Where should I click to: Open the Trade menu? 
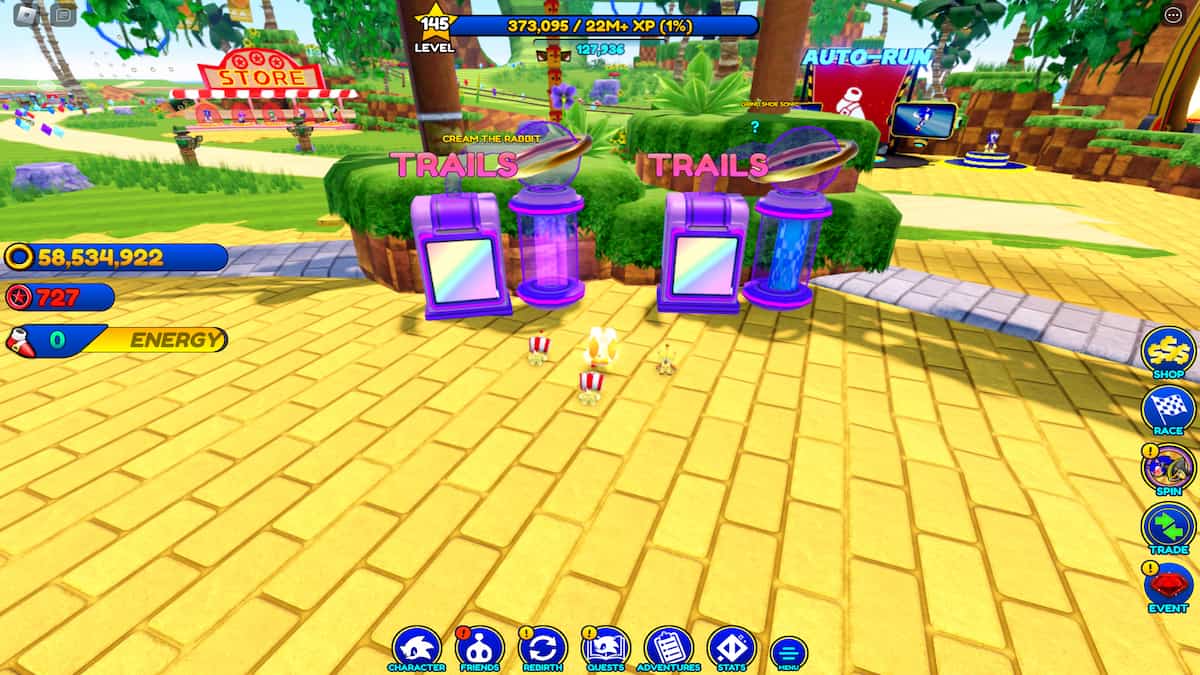[x=1168, y=527]
